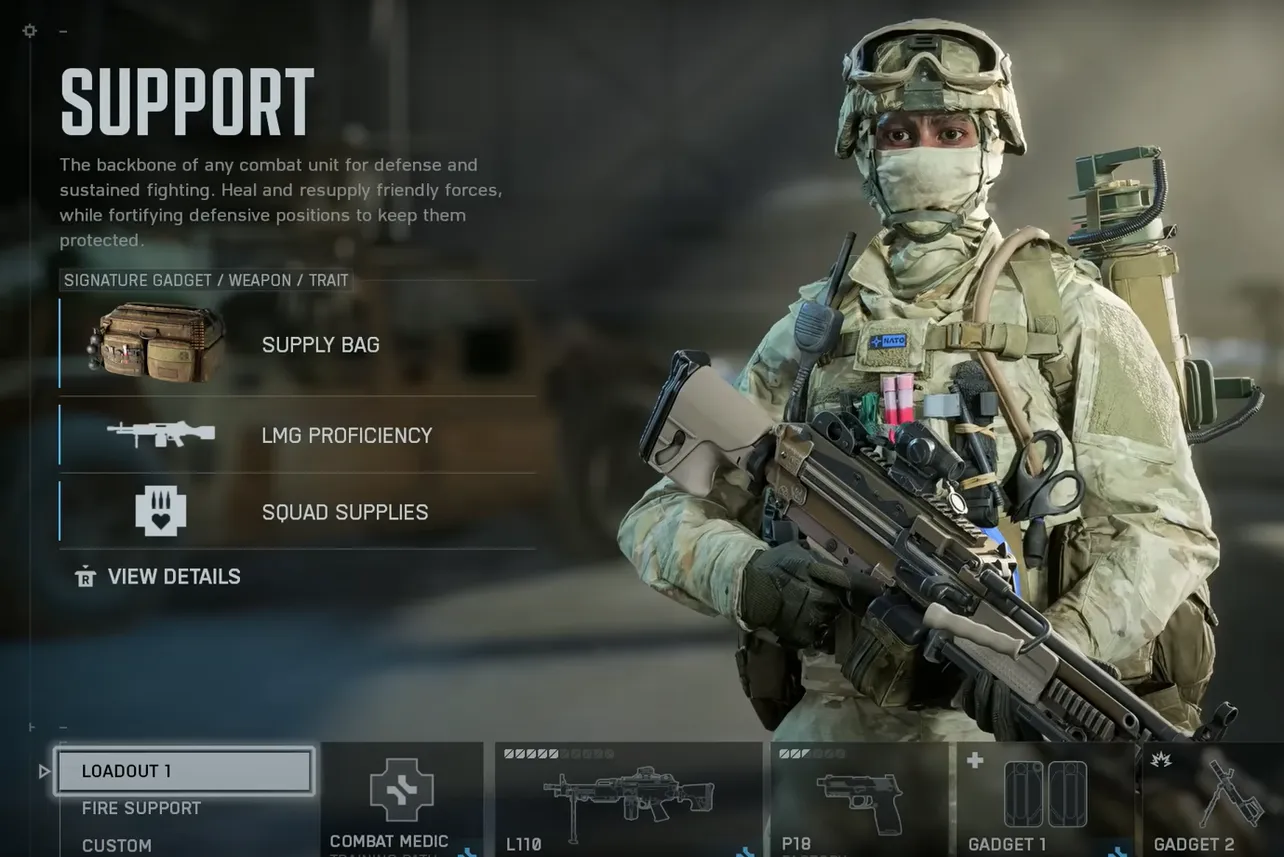Viewport: 1284px width, 857px height.
Task: Open View Details for the Support class
Action: point(172,576)
